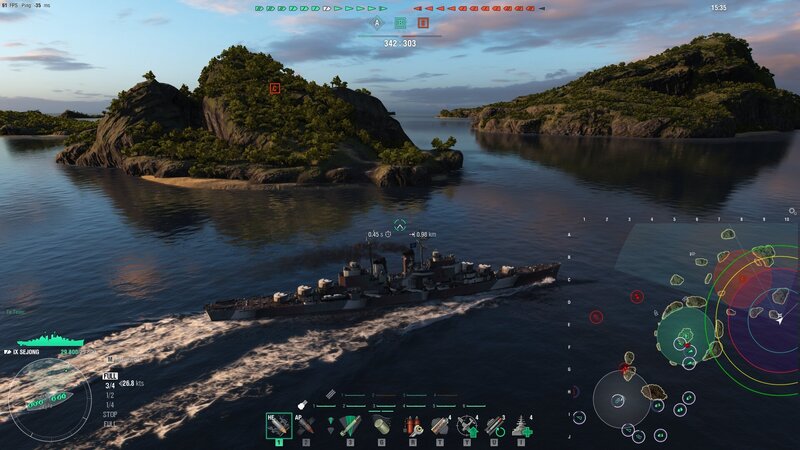This screenshot has height=450, width=800.
Task: Select capture point A indicator at top
Action: tap(377, 22)
